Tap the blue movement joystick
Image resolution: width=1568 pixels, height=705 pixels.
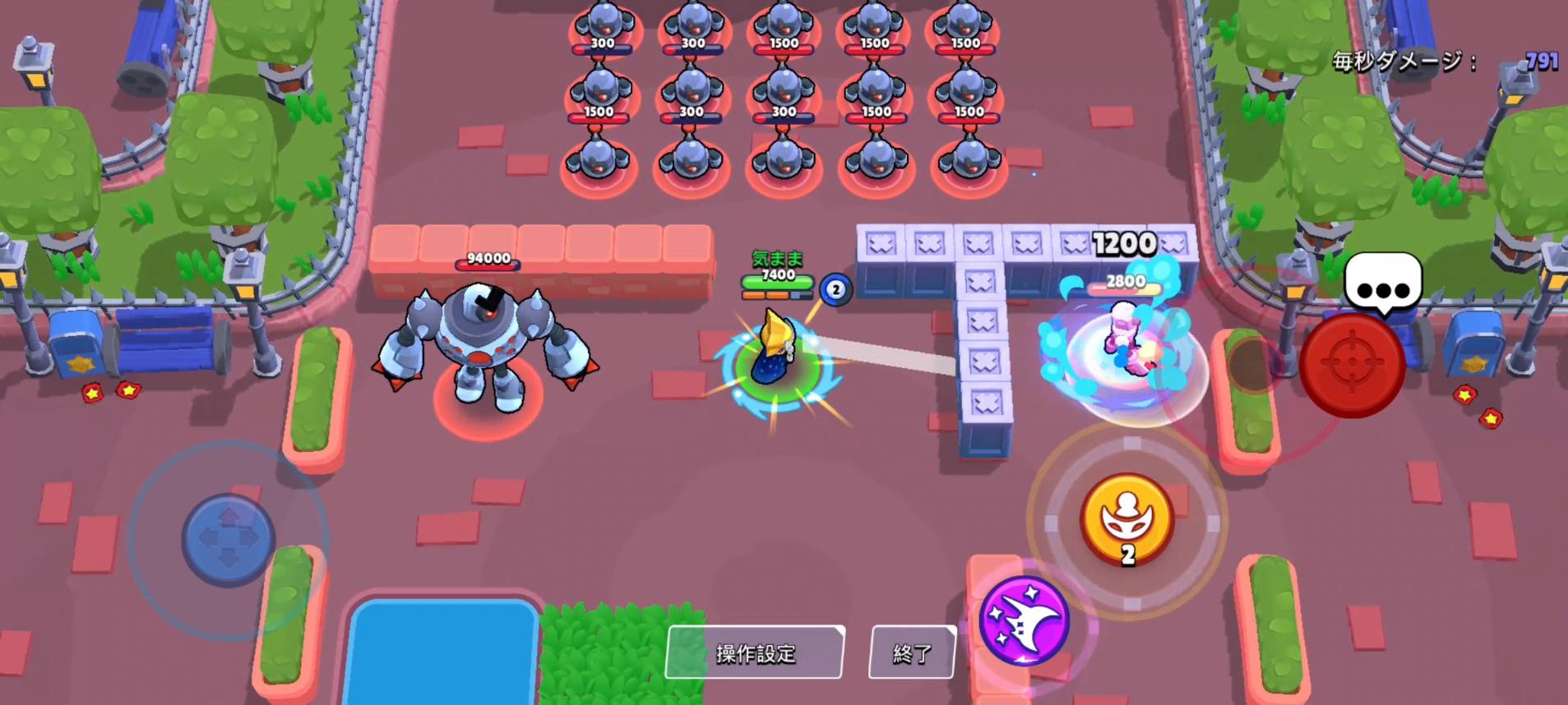point(228,539)
